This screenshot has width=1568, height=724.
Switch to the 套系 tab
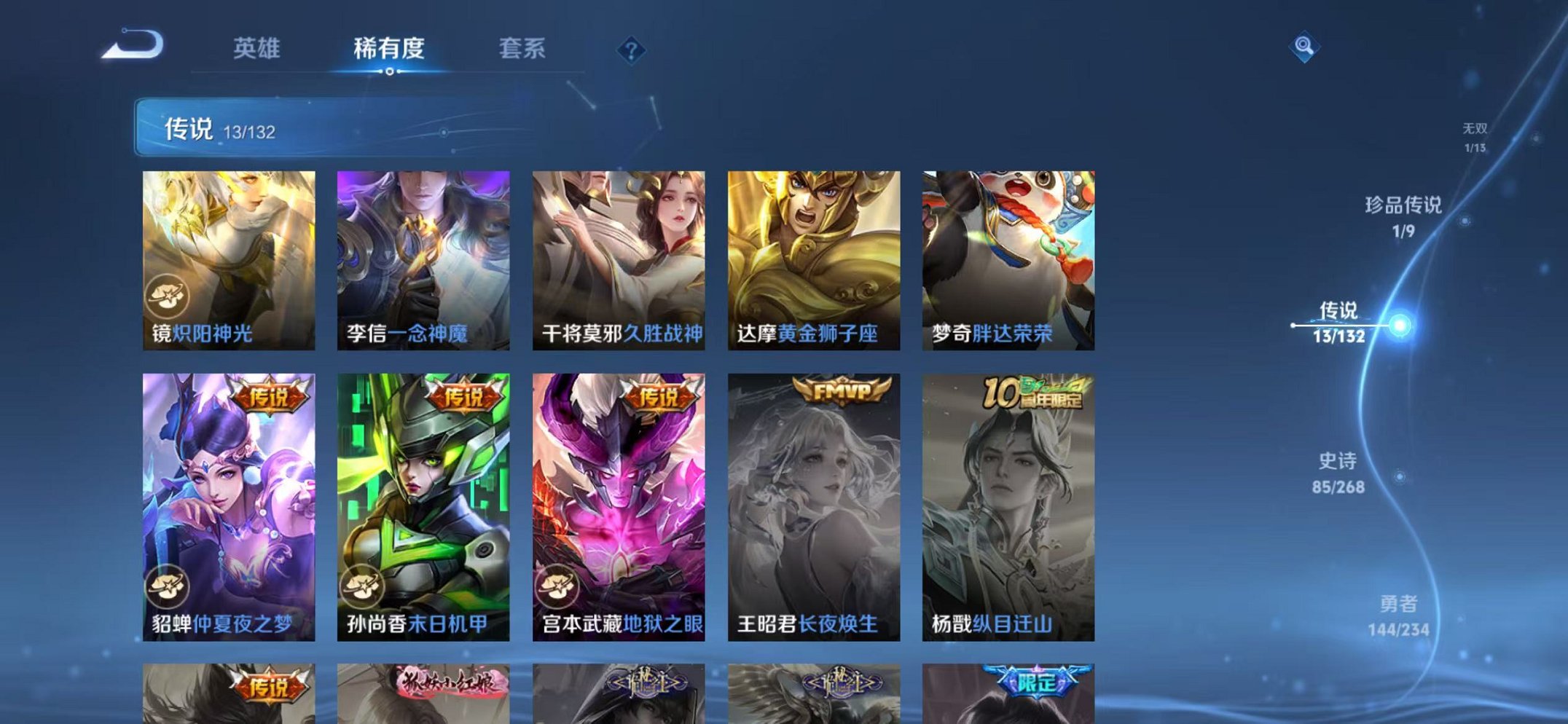point(522,49)
